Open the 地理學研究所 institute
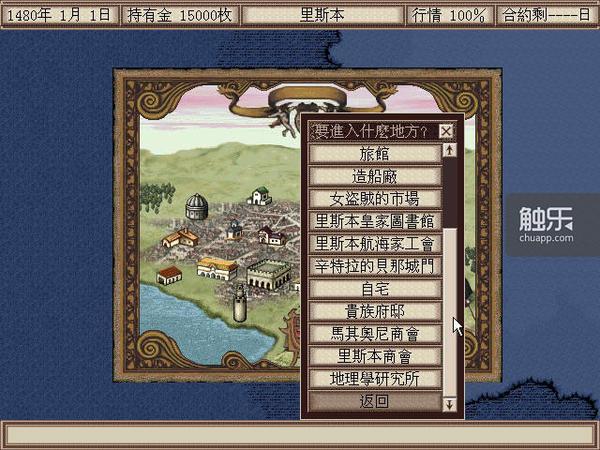 (374, 379)
